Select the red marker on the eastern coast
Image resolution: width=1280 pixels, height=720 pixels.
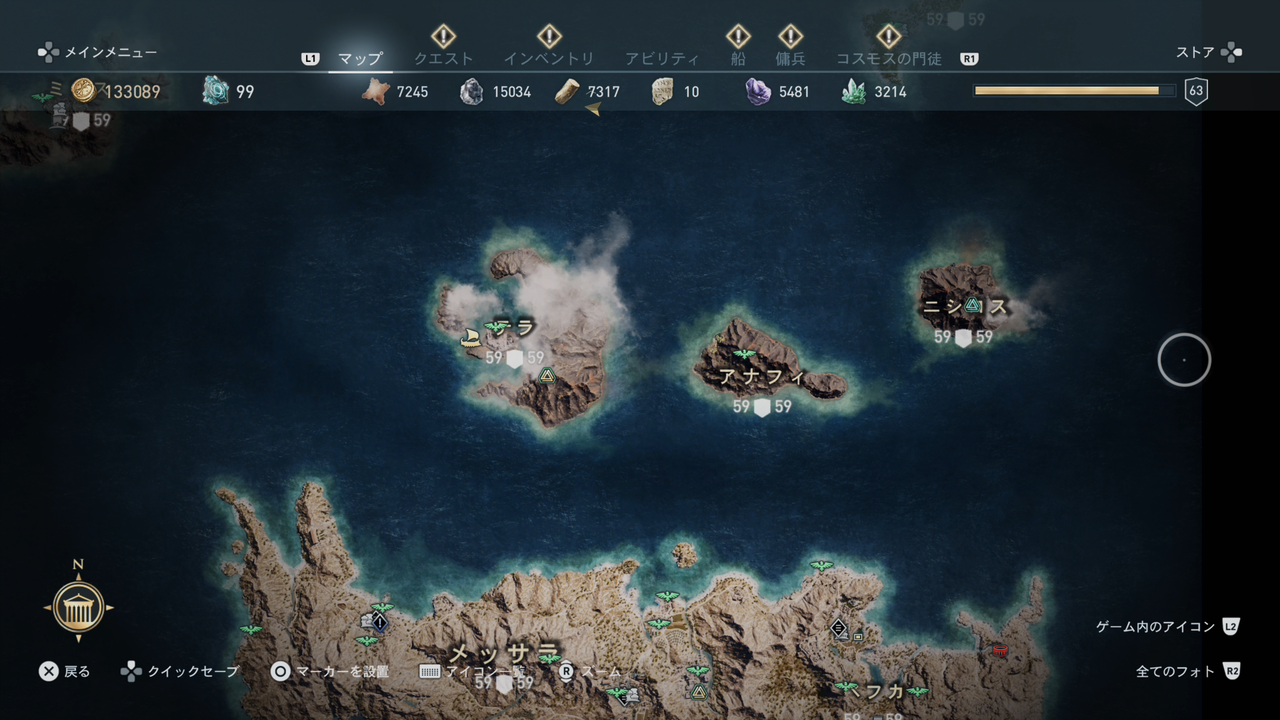[998, 650]
